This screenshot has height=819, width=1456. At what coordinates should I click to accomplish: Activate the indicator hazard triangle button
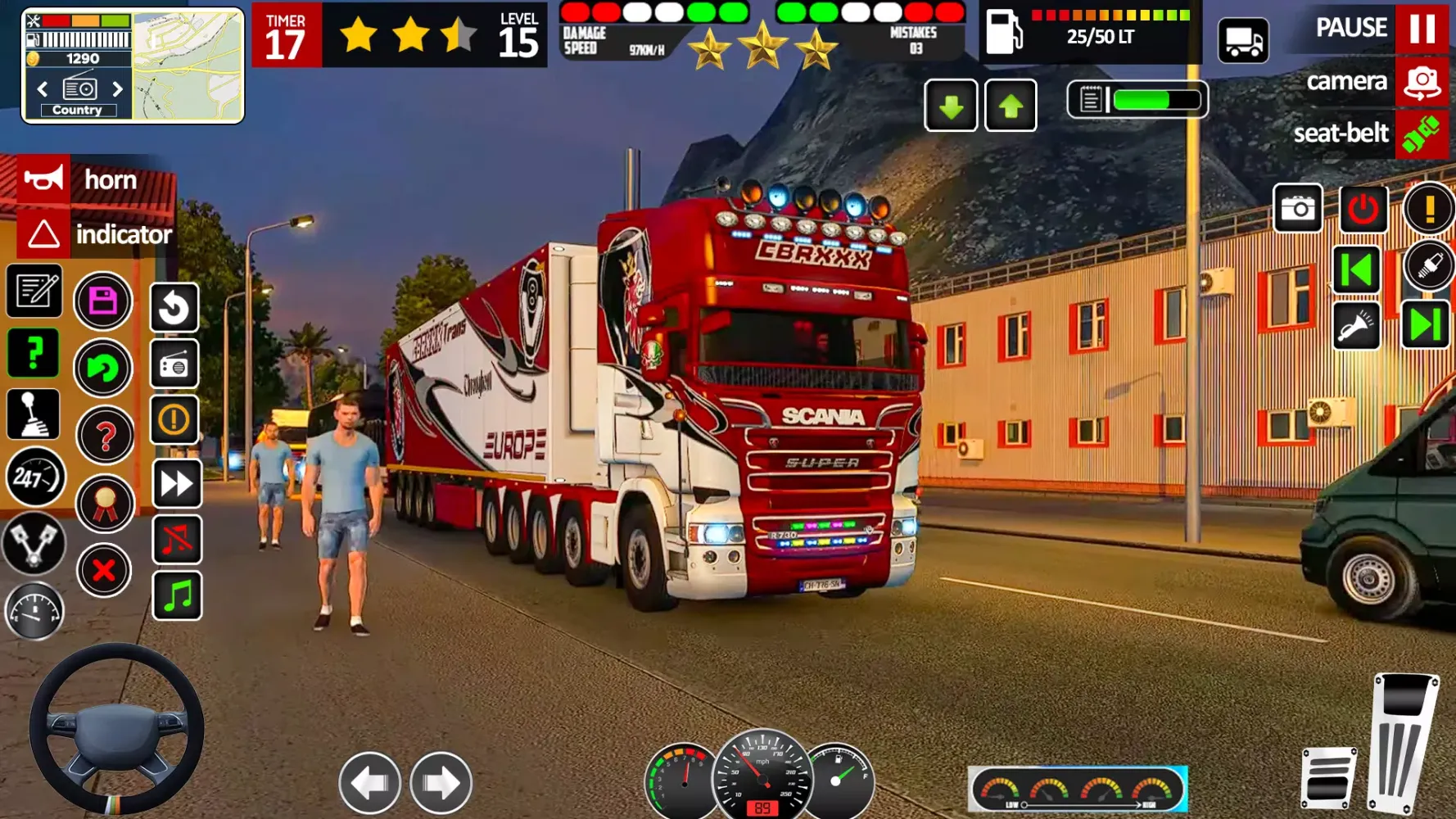(44, 234)
